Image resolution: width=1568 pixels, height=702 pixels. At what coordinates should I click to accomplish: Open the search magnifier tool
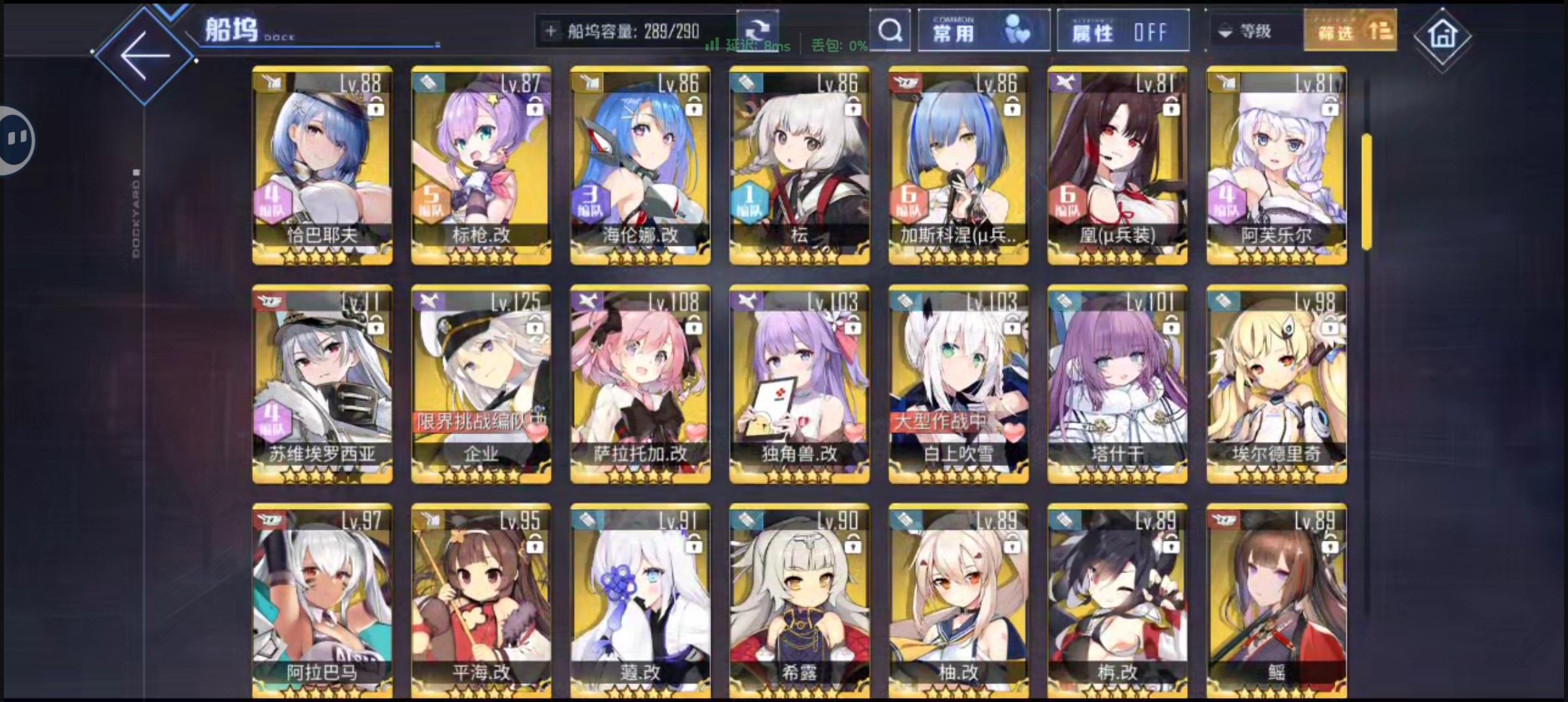coord(889,31)
